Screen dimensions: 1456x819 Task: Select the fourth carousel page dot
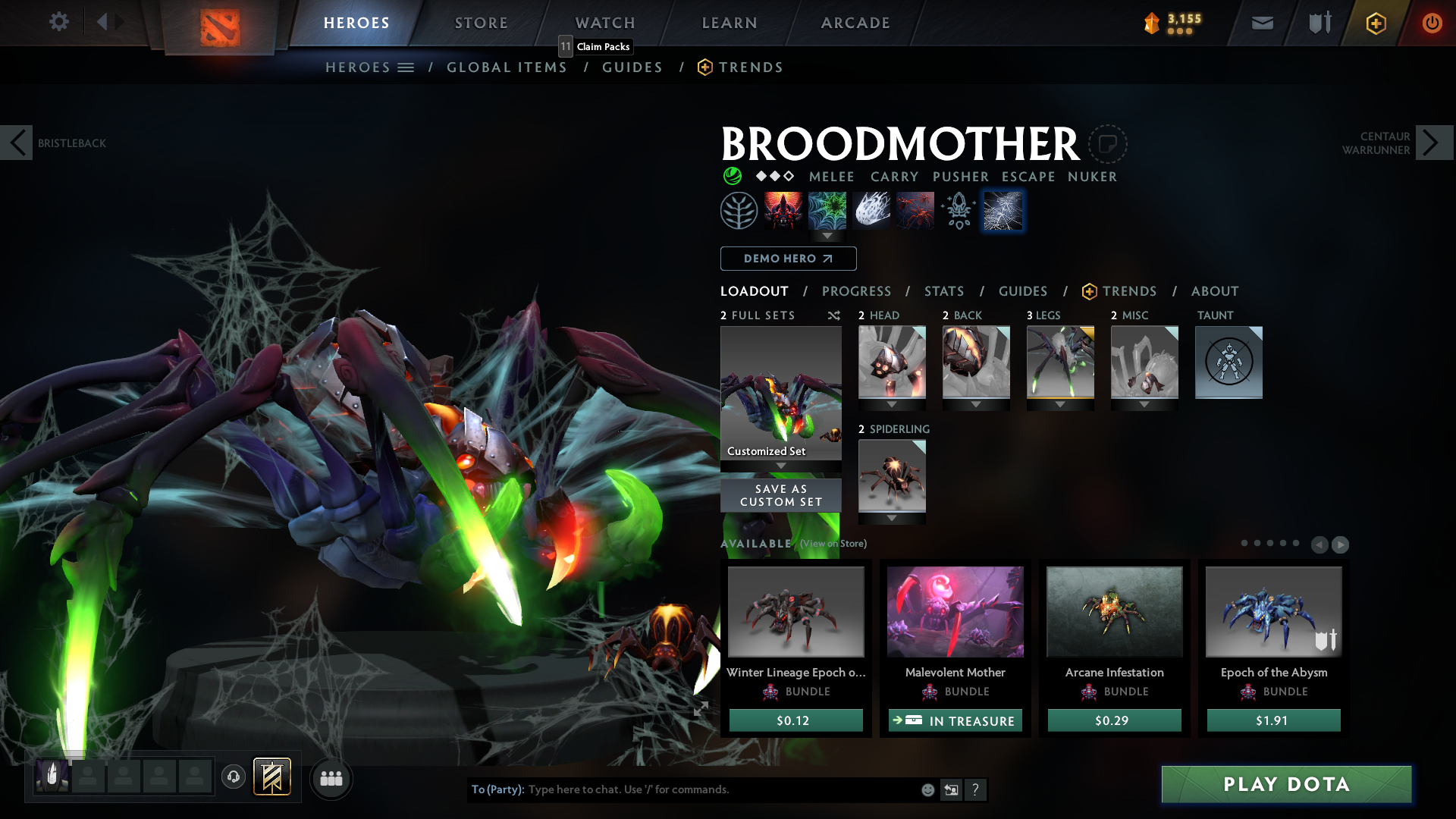[1283, 544]
